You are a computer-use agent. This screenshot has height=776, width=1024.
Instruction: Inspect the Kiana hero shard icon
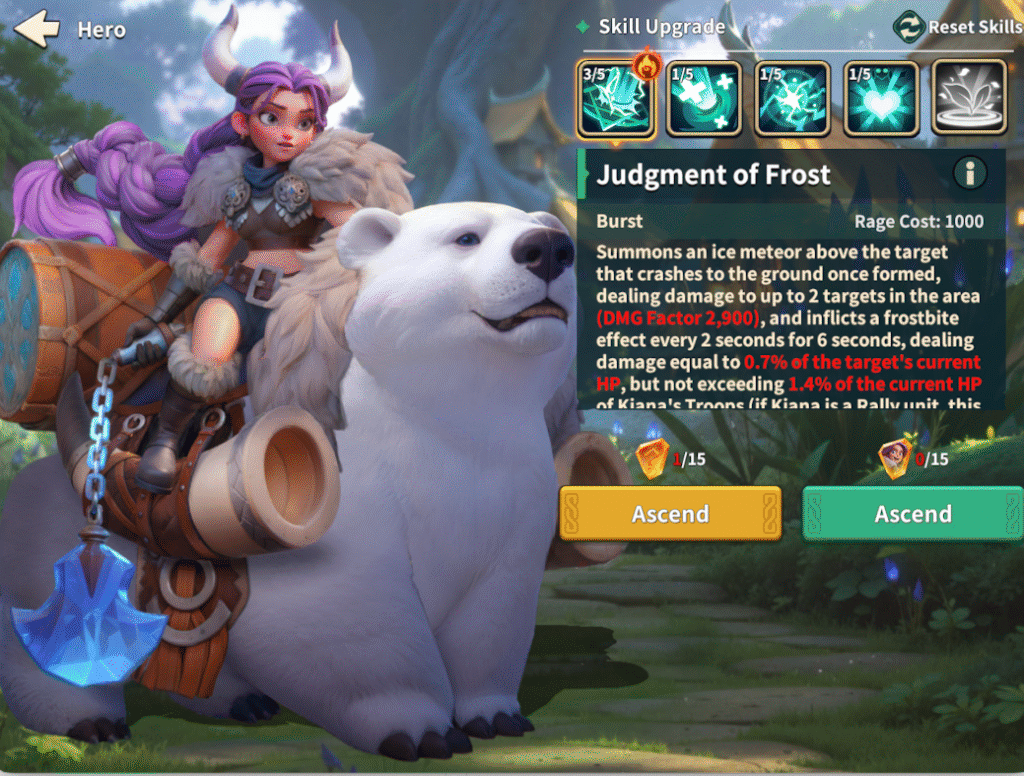pyautogui.click(x=895, y=458)
